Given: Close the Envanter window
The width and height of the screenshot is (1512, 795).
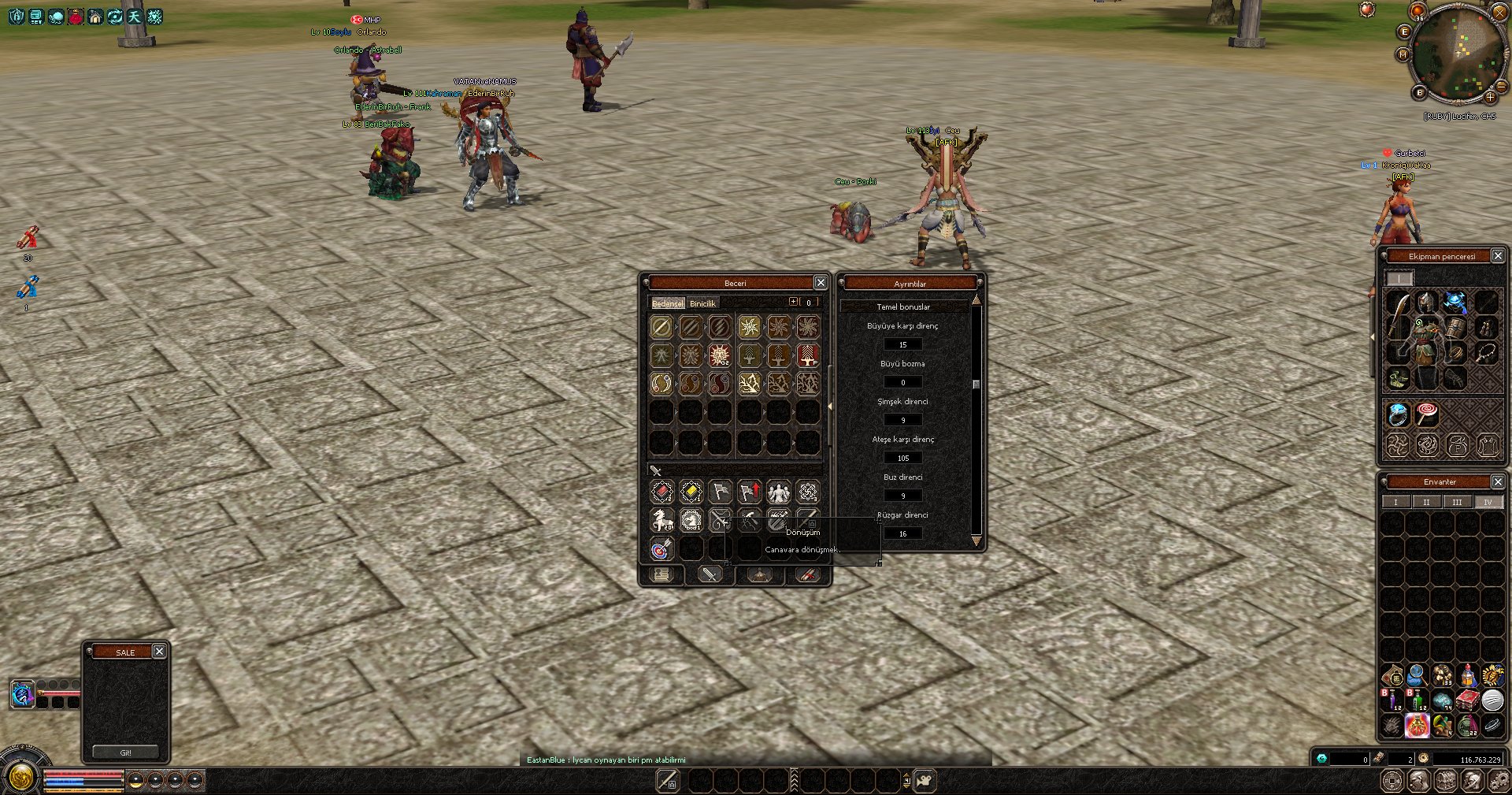Looking at the screenshot, I should click(x=1498, y=482).
